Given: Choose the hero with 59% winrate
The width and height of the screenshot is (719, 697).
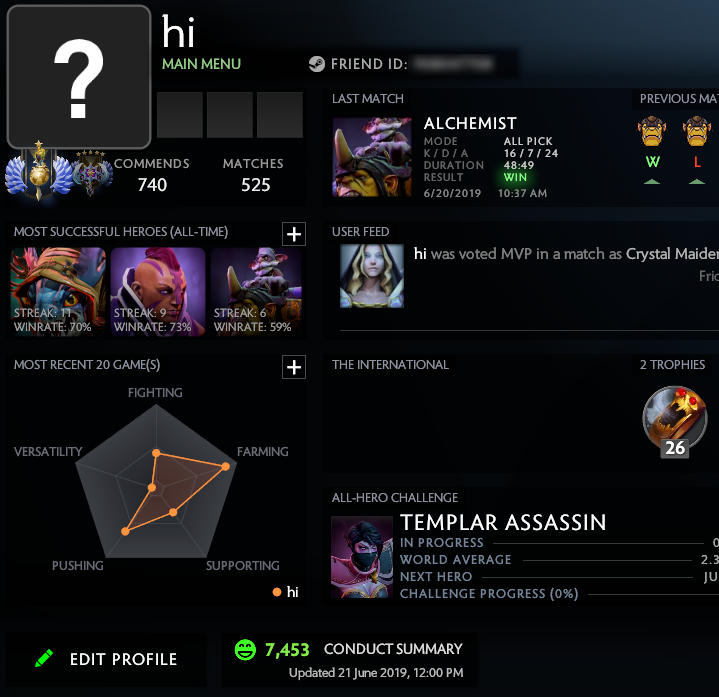Looking at the screenshot, I should tap(258, 291).
